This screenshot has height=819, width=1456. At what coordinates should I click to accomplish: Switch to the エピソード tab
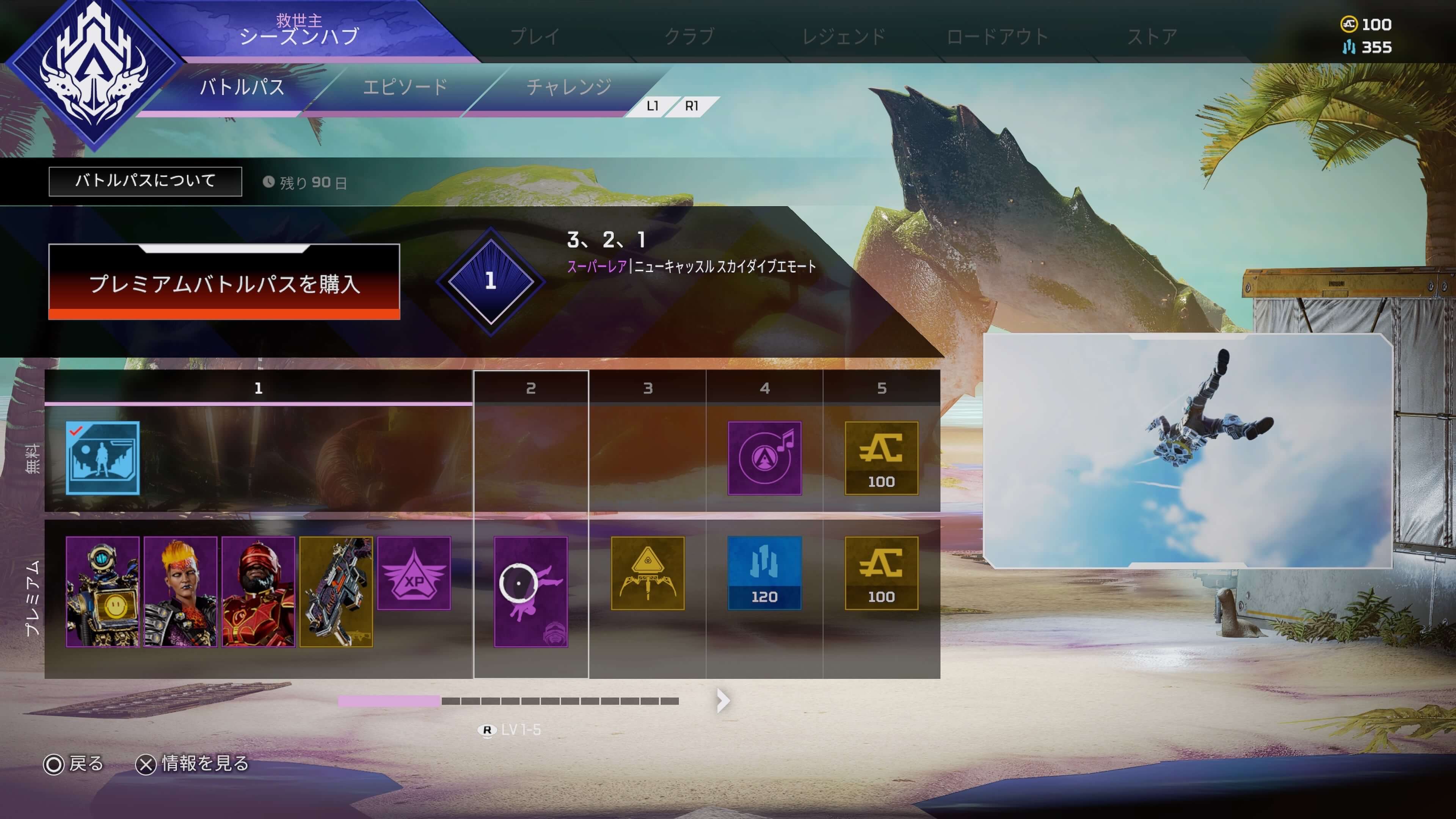[405, 87]
